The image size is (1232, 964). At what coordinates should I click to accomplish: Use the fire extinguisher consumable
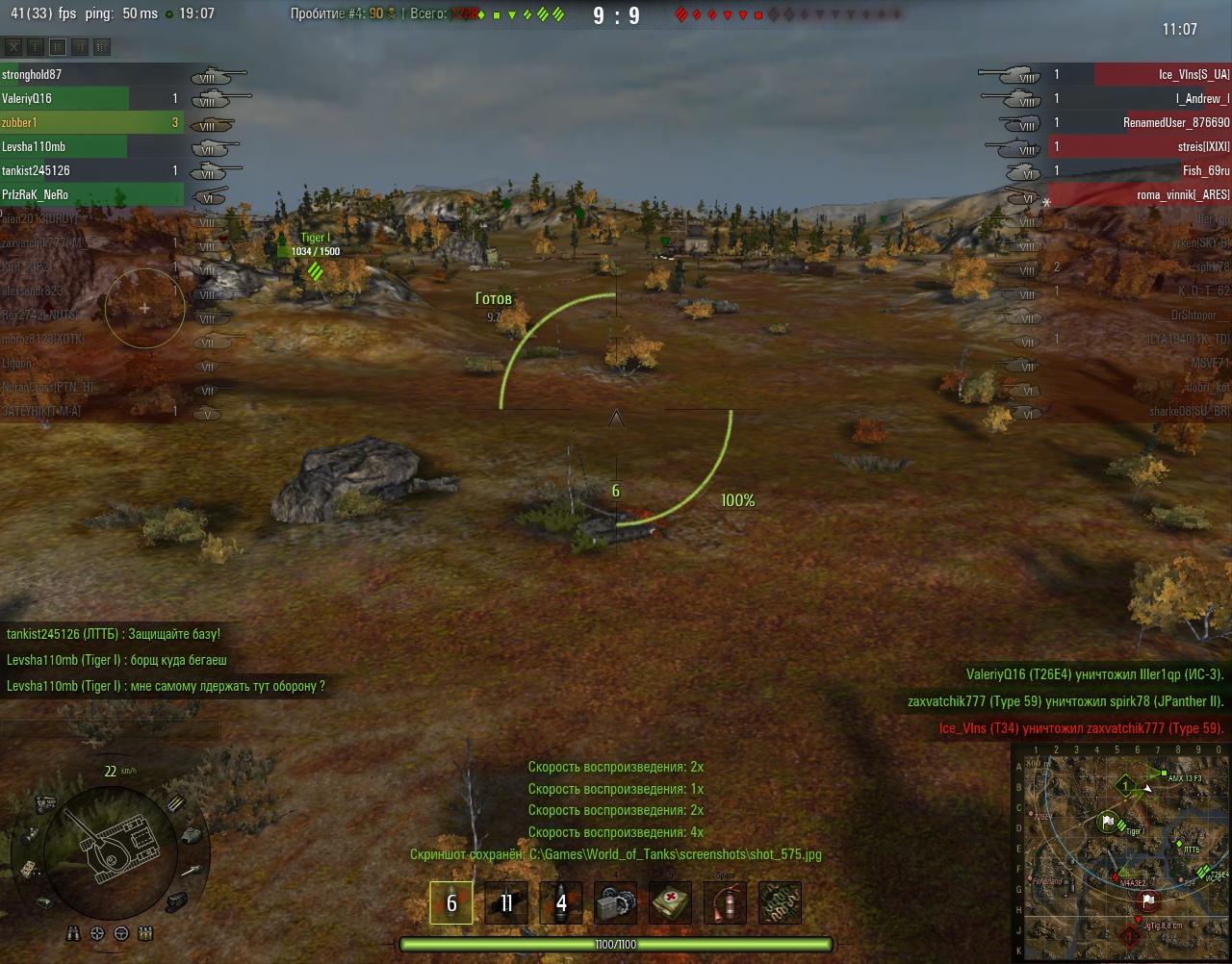click(x=725, y=903)
